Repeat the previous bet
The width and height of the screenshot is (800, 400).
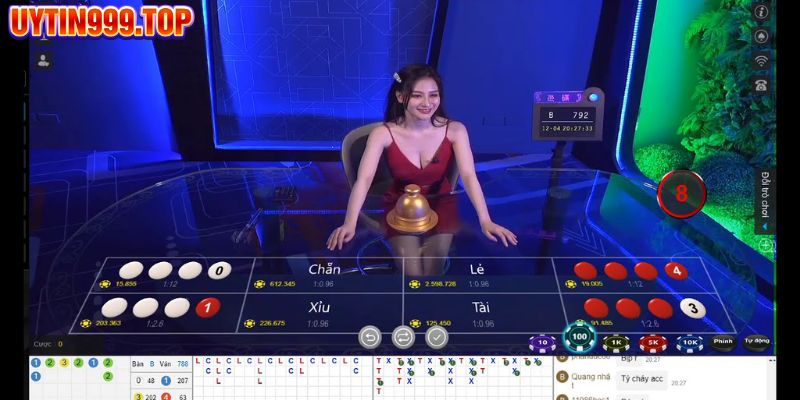pos(403,337)
